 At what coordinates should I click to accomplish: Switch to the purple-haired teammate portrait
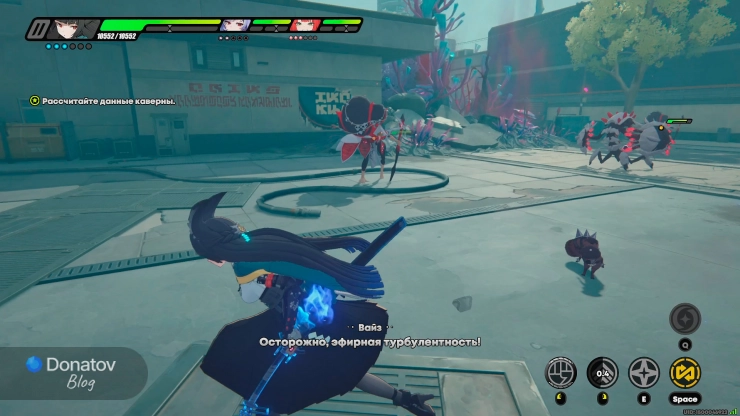(x=233, y=25)
